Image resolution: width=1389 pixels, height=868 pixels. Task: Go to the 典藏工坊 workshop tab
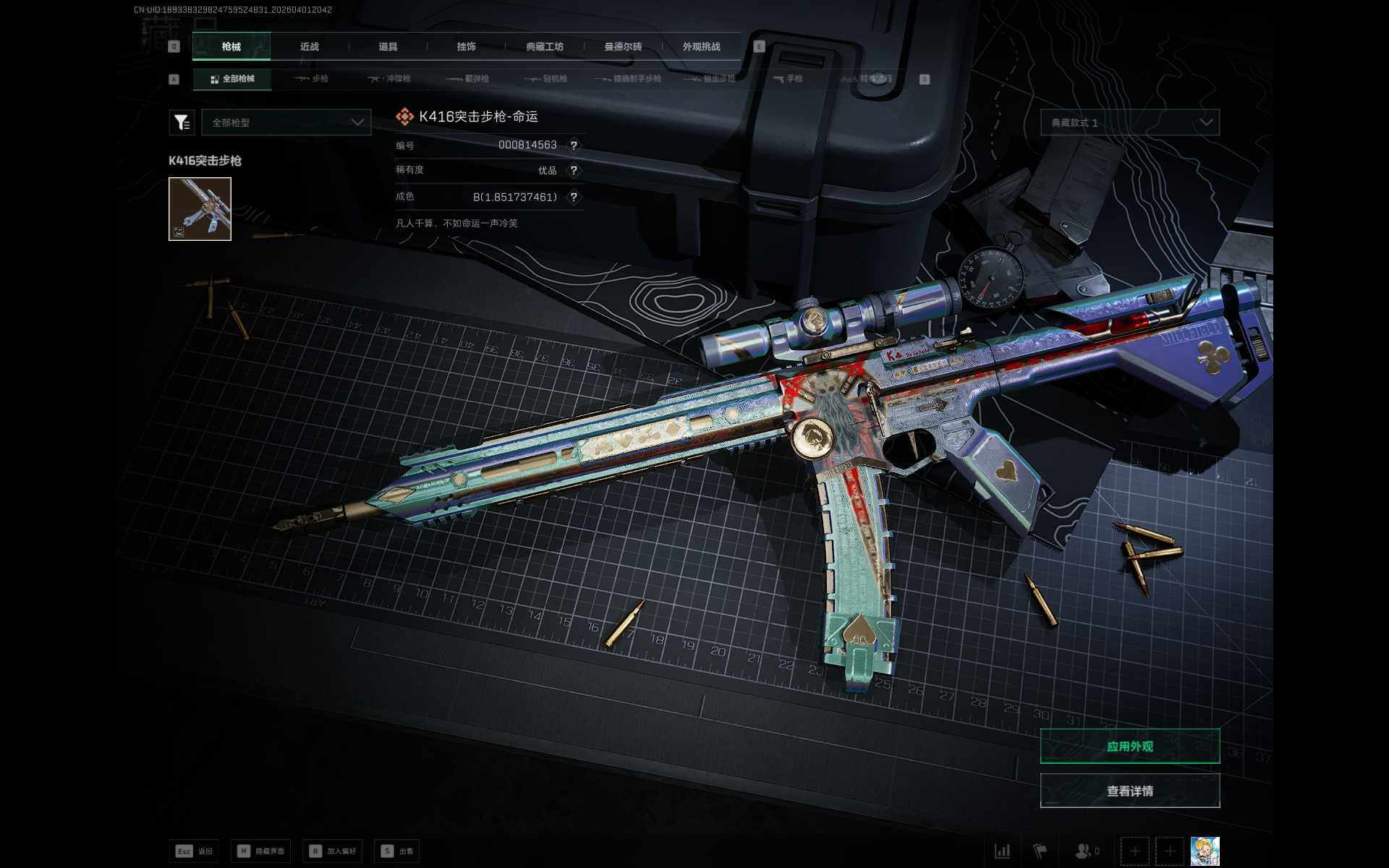click(545, 46)
